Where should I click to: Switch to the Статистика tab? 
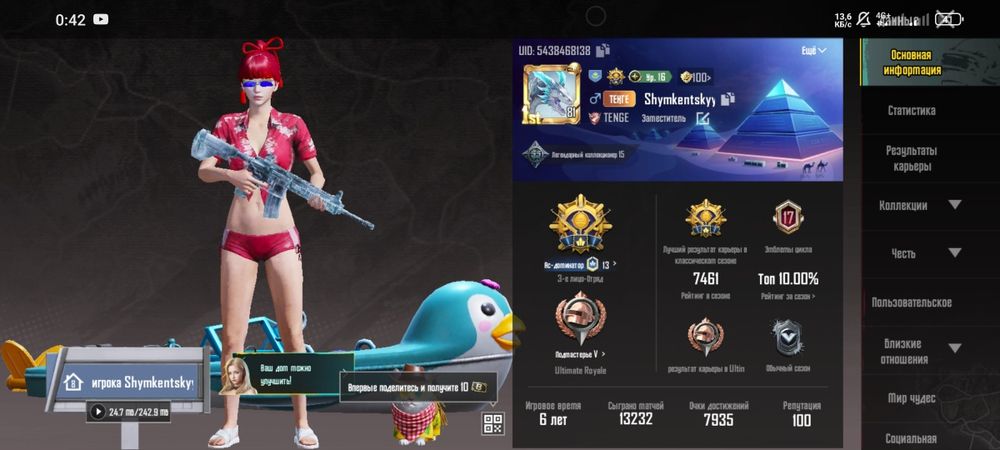tap(911, 111)
